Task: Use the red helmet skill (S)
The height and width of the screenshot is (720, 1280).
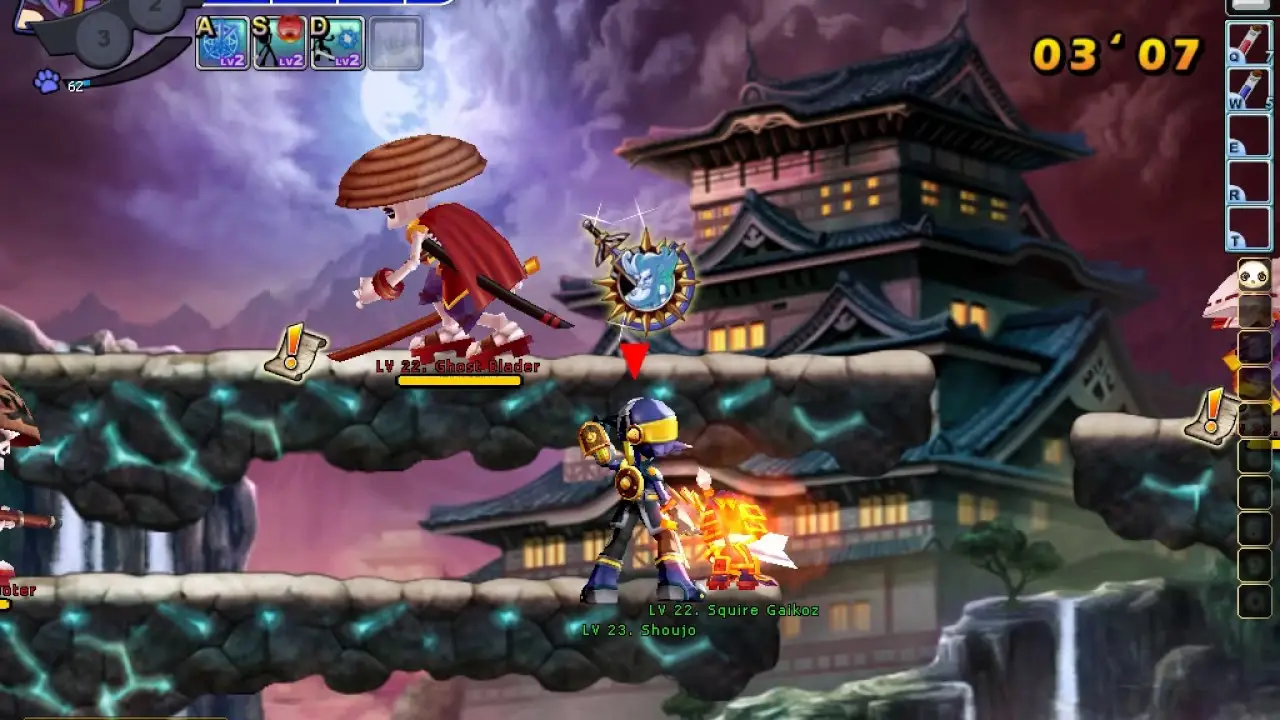Action: [279, 43]
